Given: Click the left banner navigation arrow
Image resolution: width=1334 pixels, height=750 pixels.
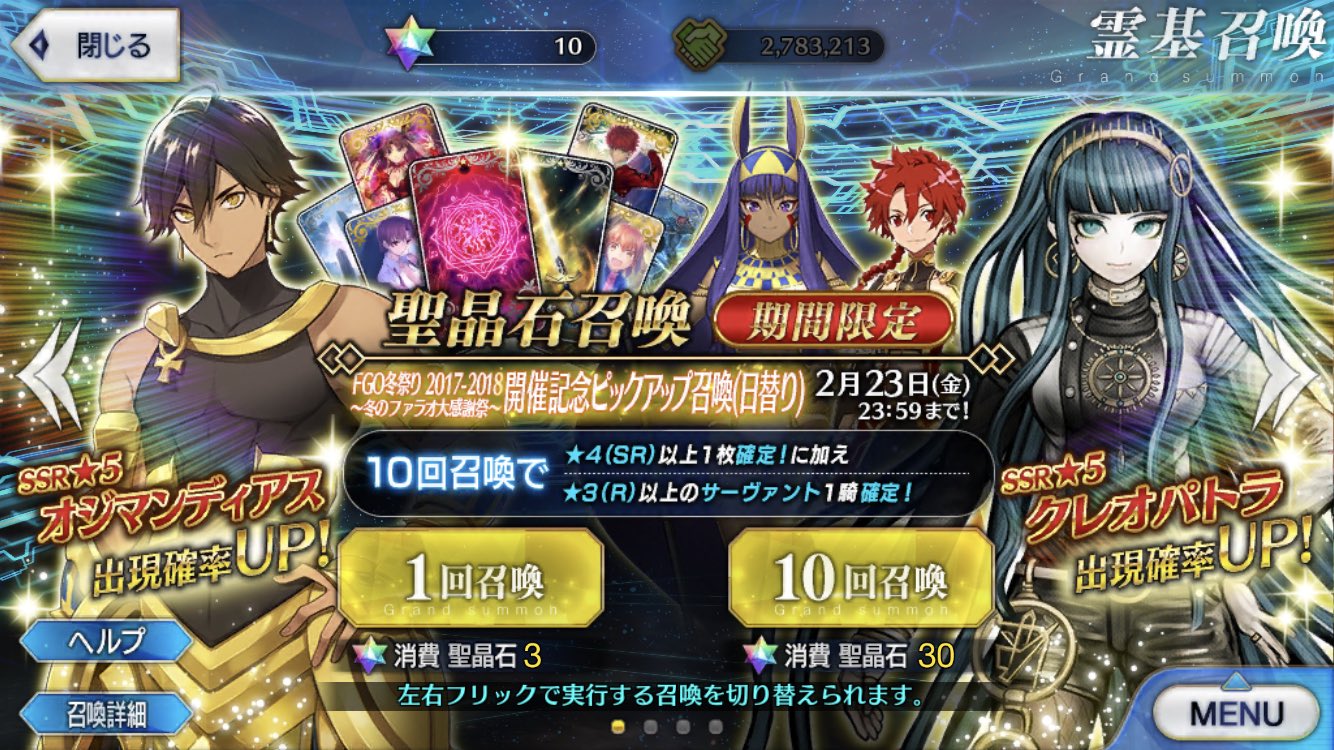Looking at the screenshot, I should point(44,375).
